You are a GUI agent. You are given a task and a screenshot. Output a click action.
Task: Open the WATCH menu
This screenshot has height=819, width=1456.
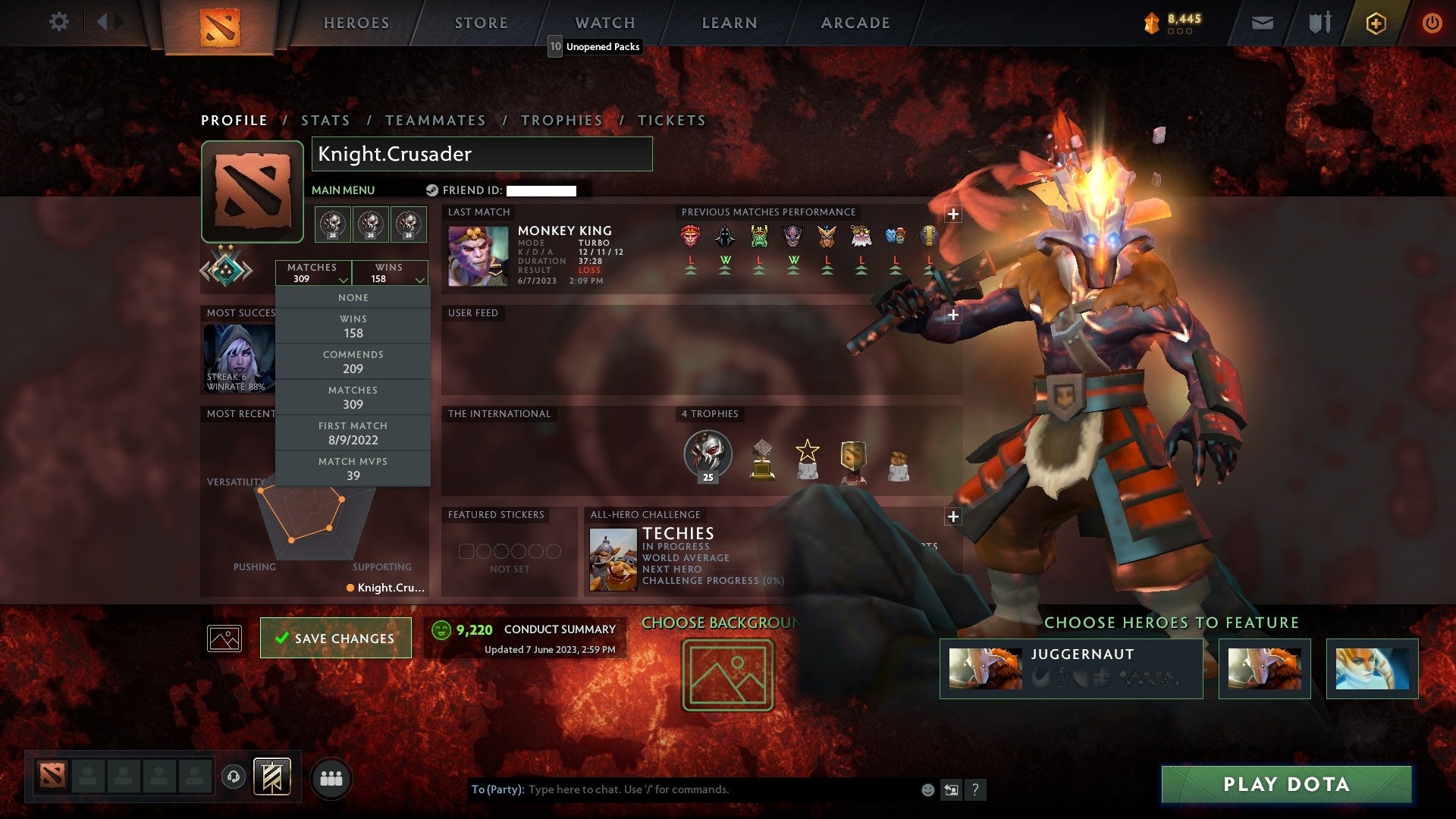(x=604, y=23)
